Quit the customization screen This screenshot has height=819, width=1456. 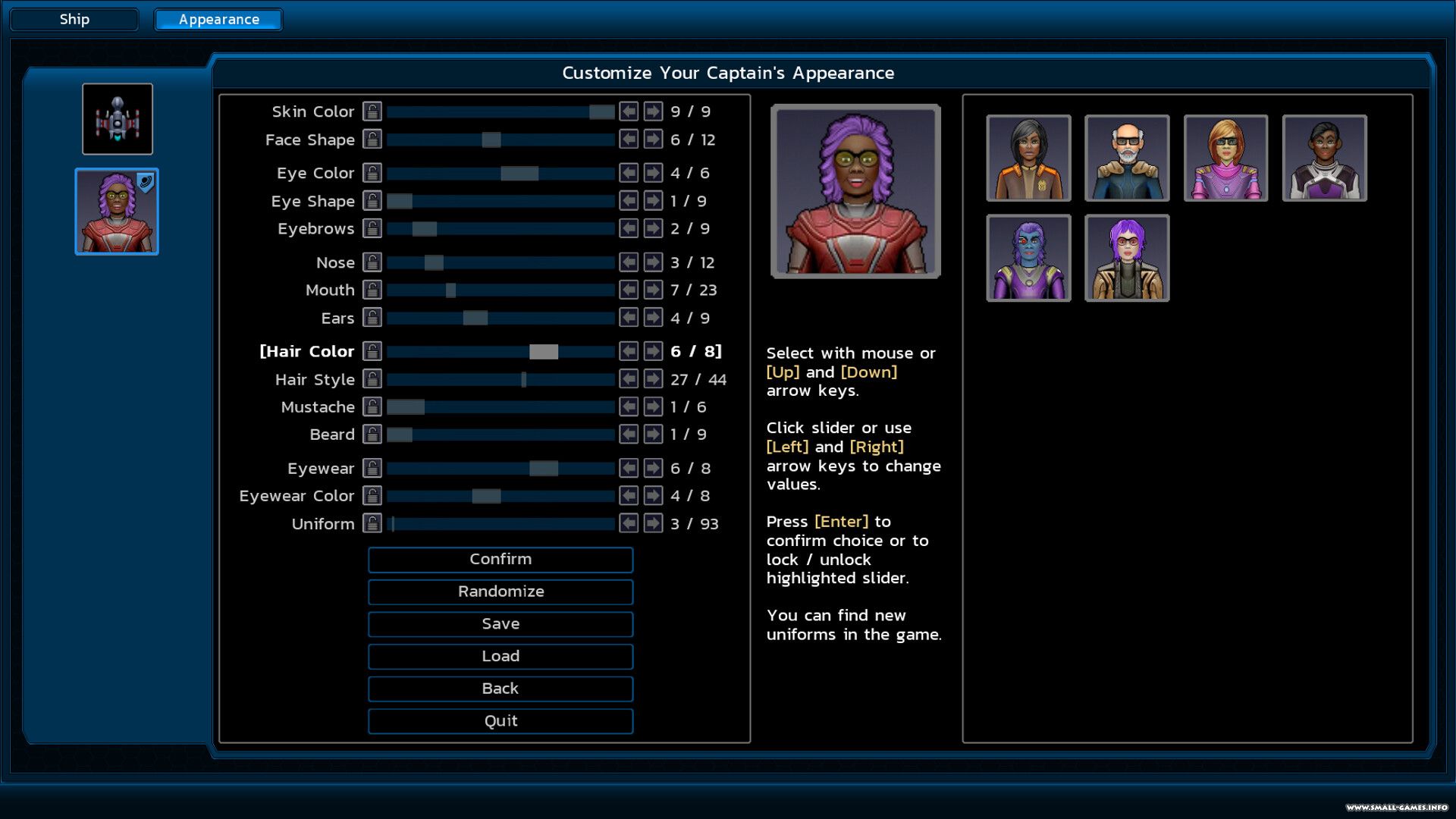tap(500, 721)
